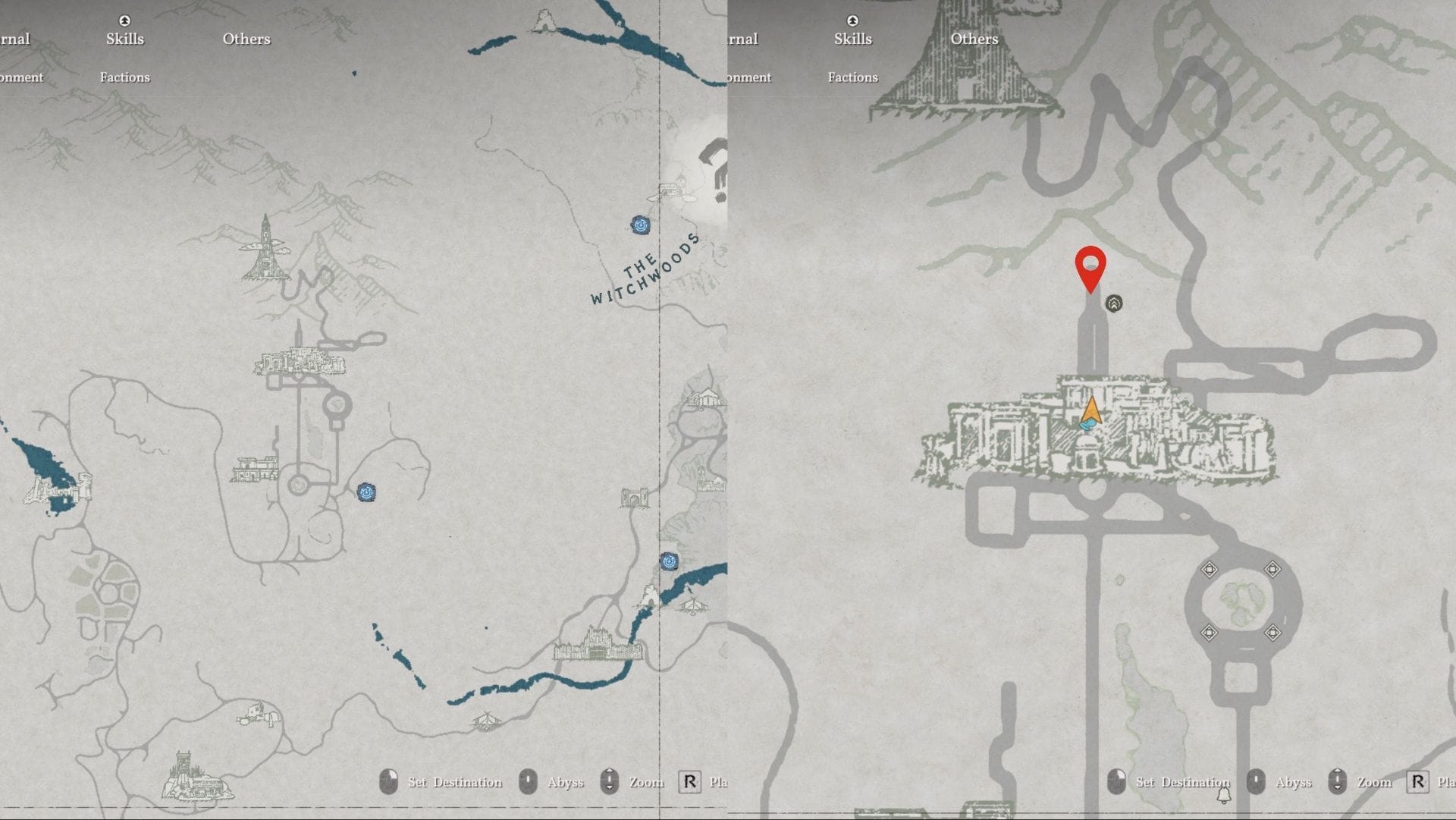Select the dark round marker beside the red pin
1456x820 pixels.
point(1113,303)
